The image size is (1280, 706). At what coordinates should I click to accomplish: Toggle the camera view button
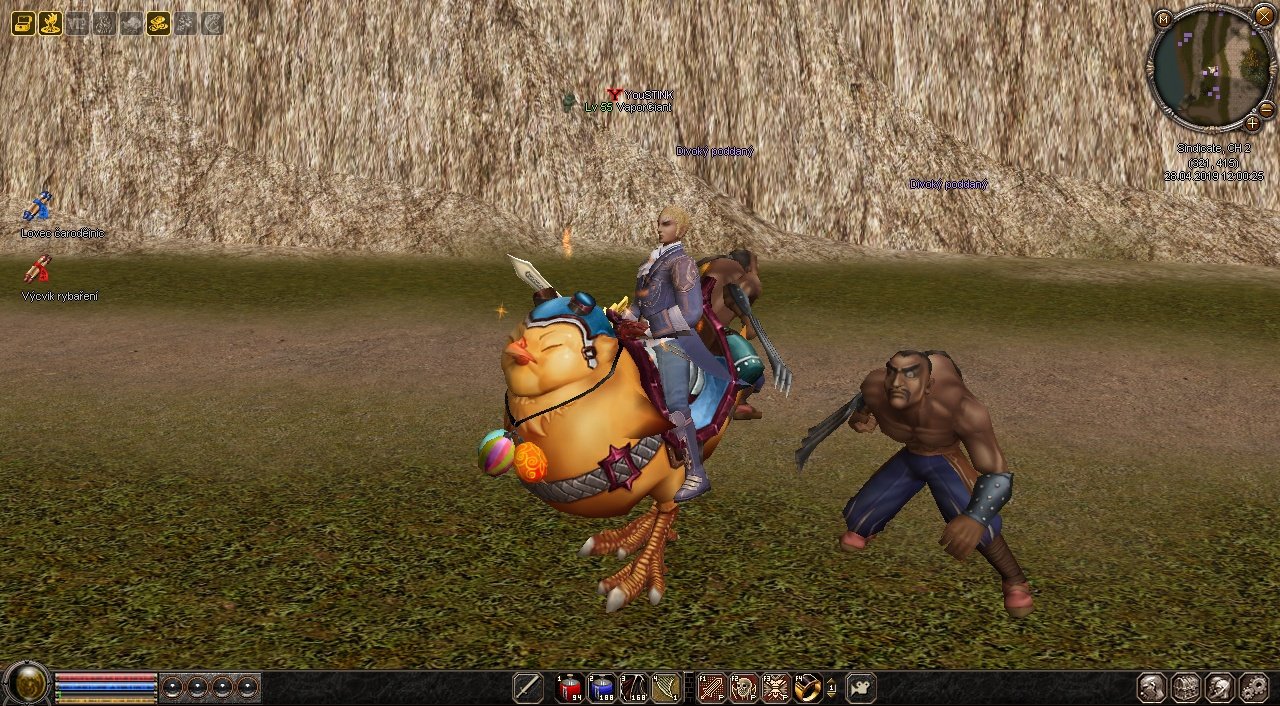click(861, 688)
